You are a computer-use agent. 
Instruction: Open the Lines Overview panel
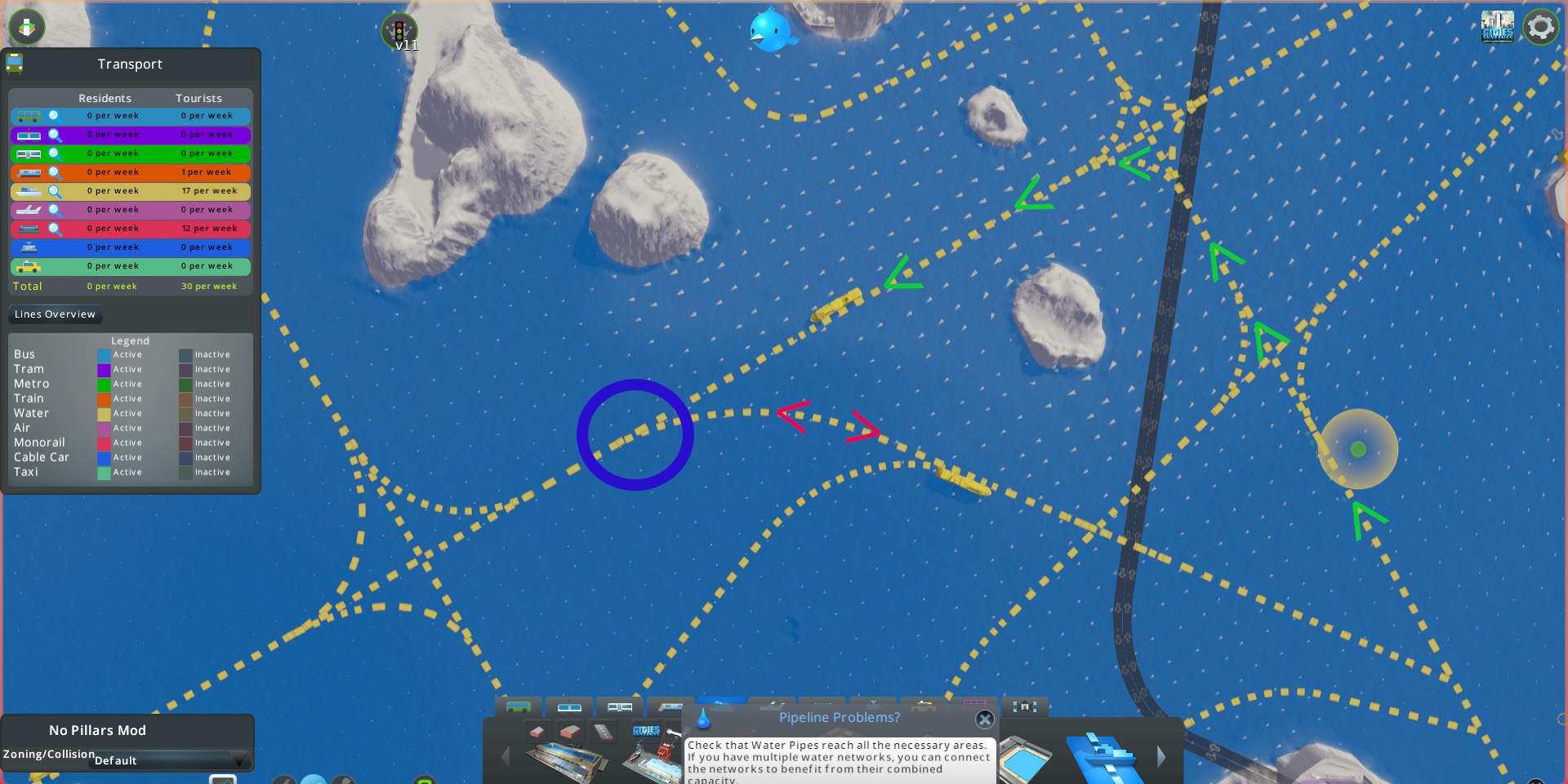[55, 314]
